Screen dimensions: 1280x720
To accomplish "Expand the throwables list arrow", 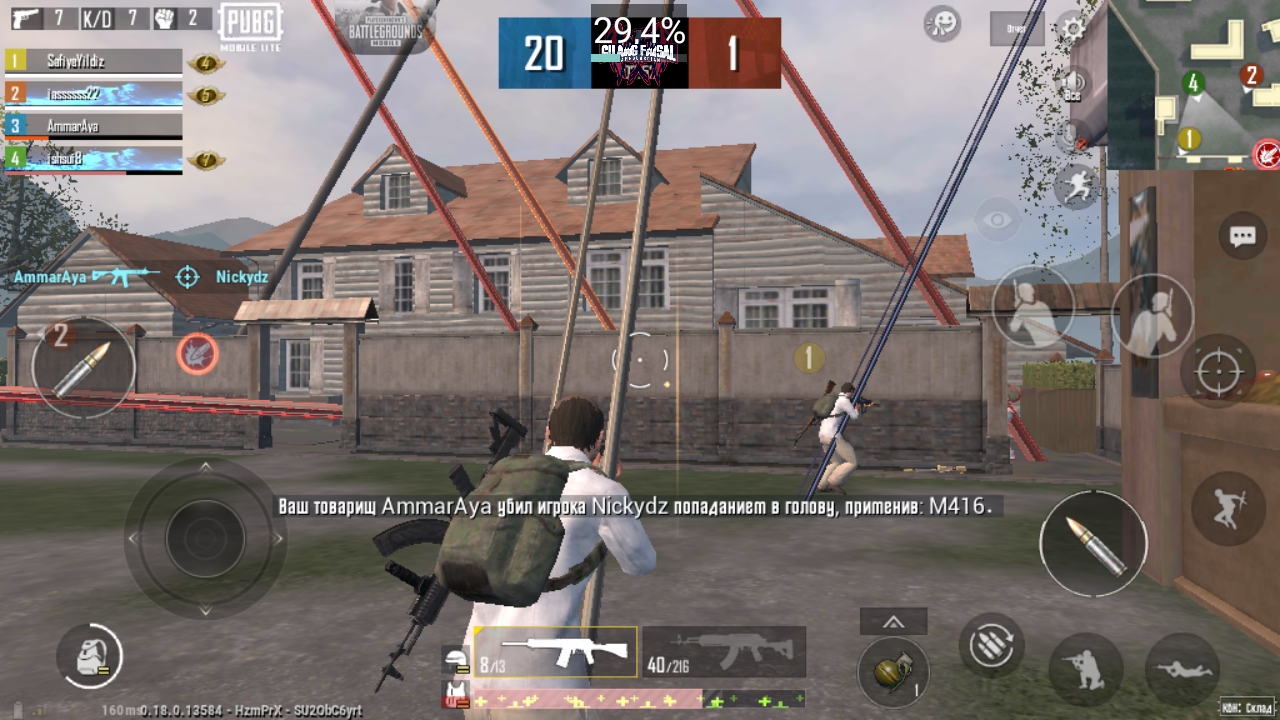I will click(x=893, y=622).
